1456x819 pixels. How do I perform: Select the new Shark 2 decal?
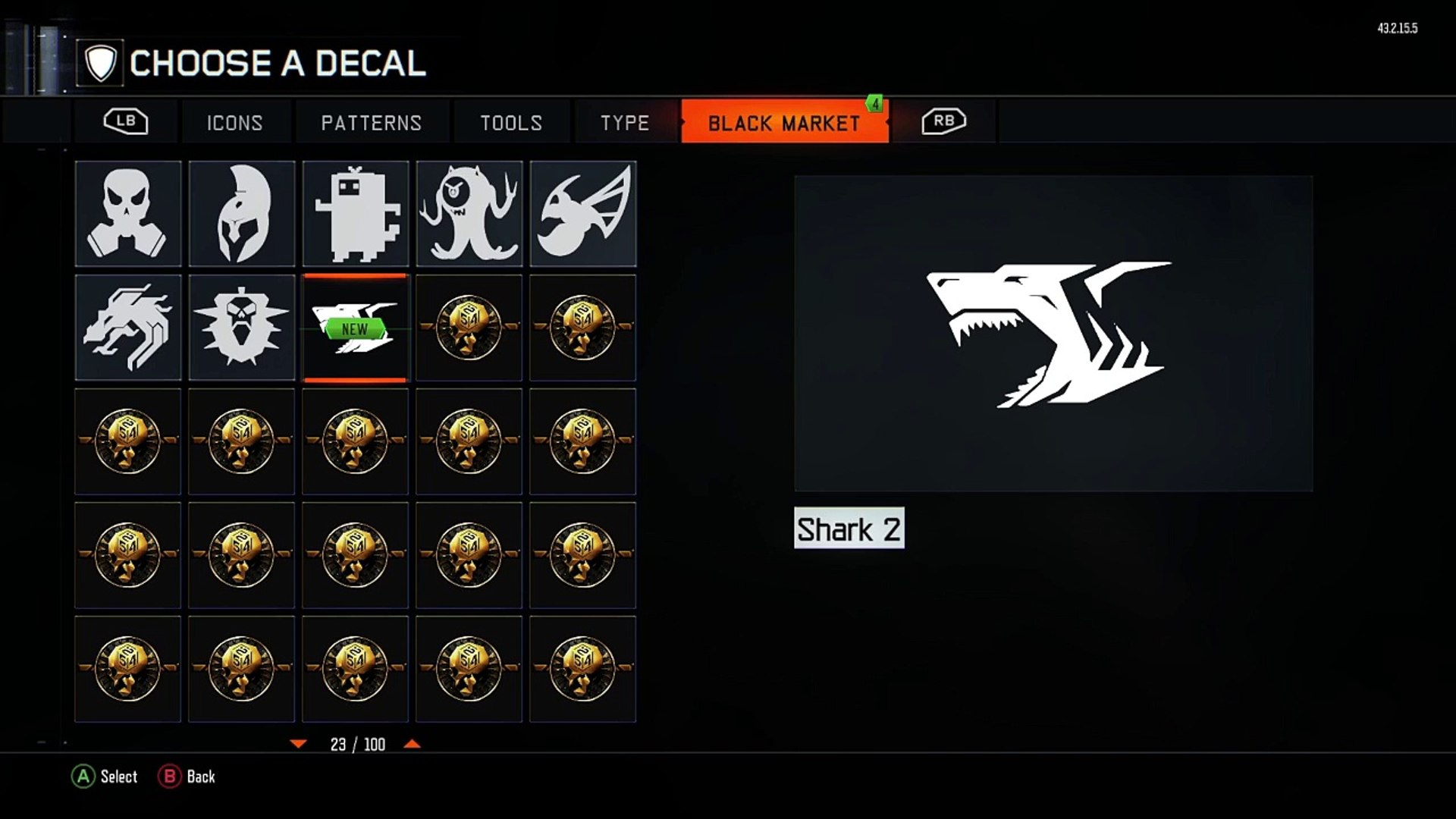pos(356,328)
